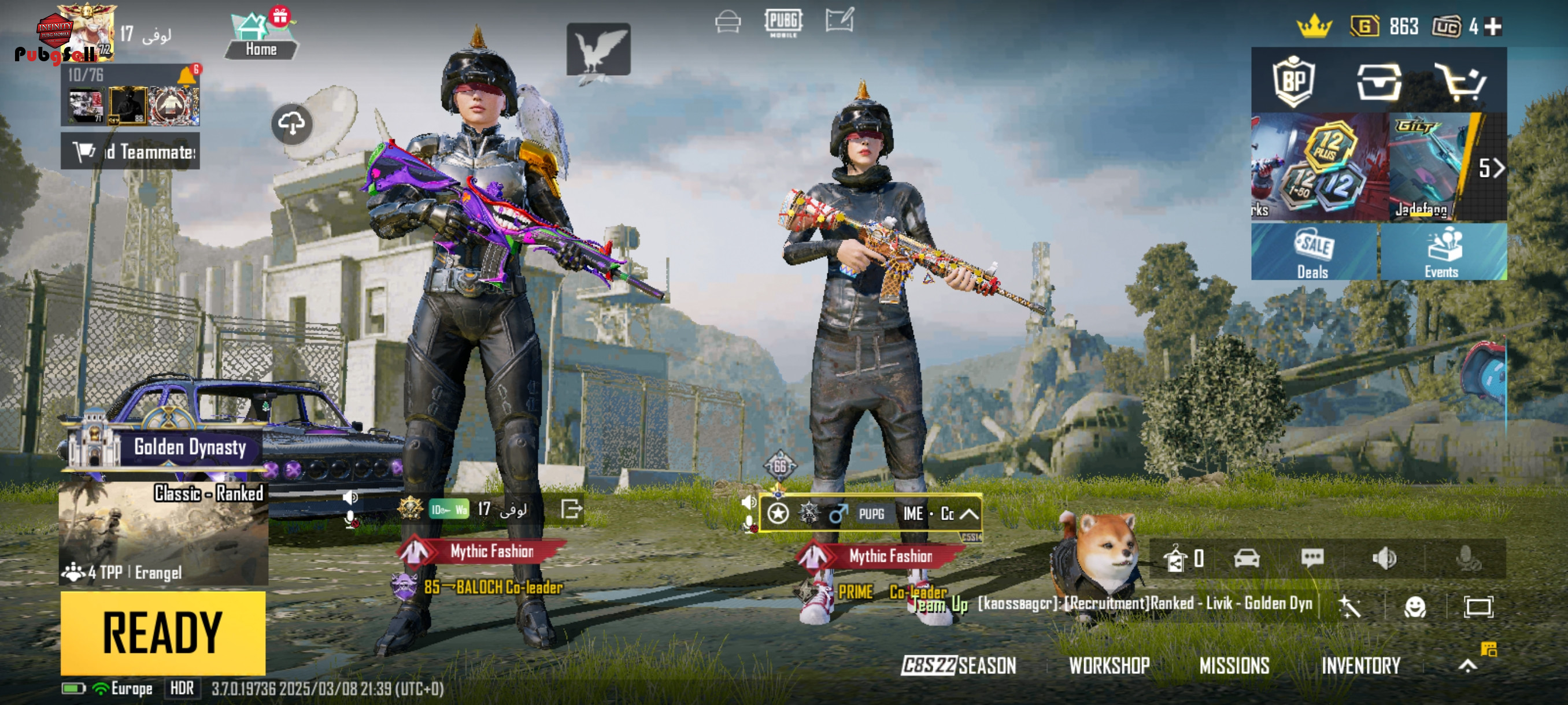1568x705 pixels.
Task: Open the Find Teammates panel
Action: (x=130, y=151)
